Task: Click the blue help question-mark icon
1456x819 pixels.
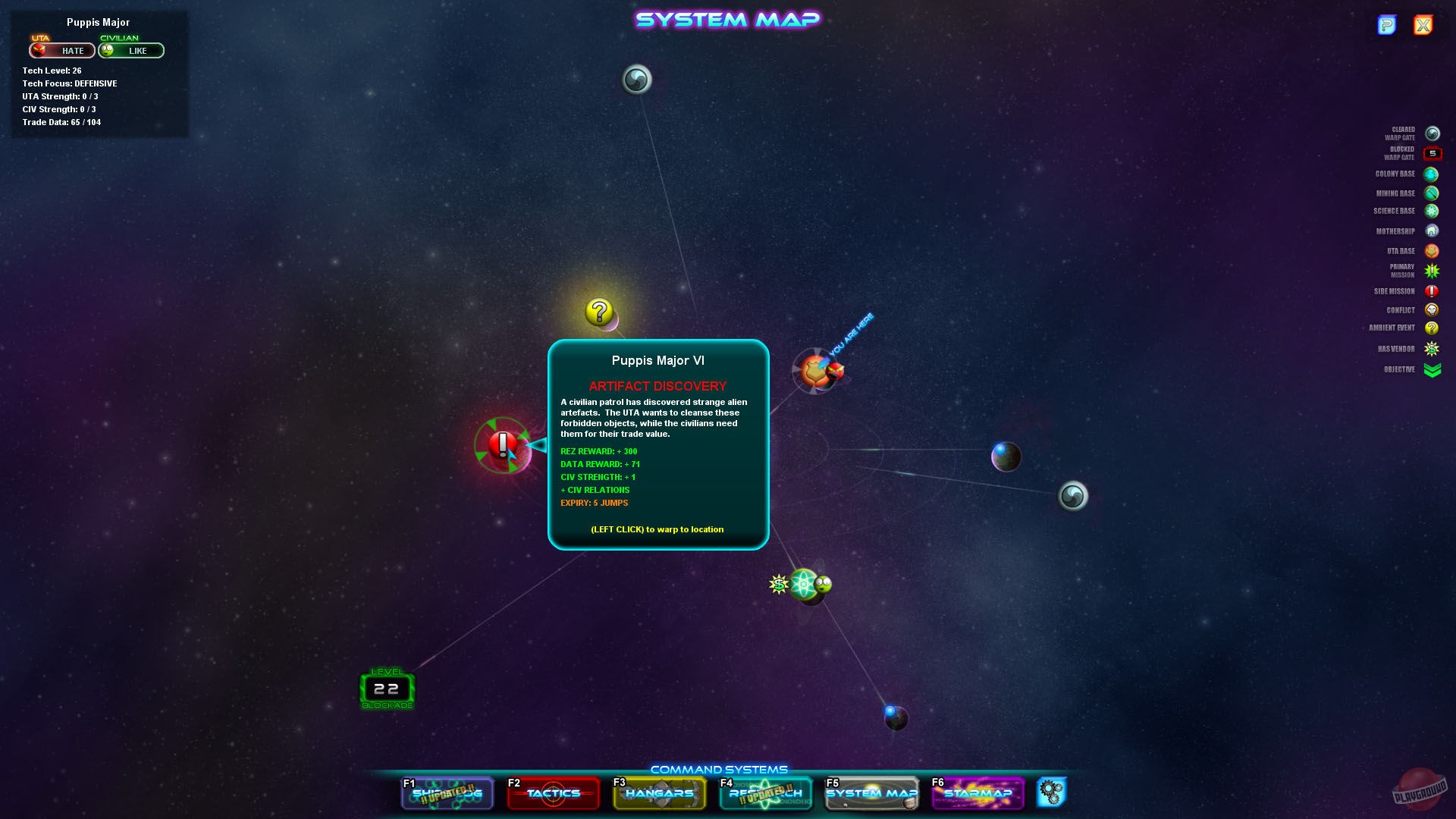Action: pos(1388,25)
